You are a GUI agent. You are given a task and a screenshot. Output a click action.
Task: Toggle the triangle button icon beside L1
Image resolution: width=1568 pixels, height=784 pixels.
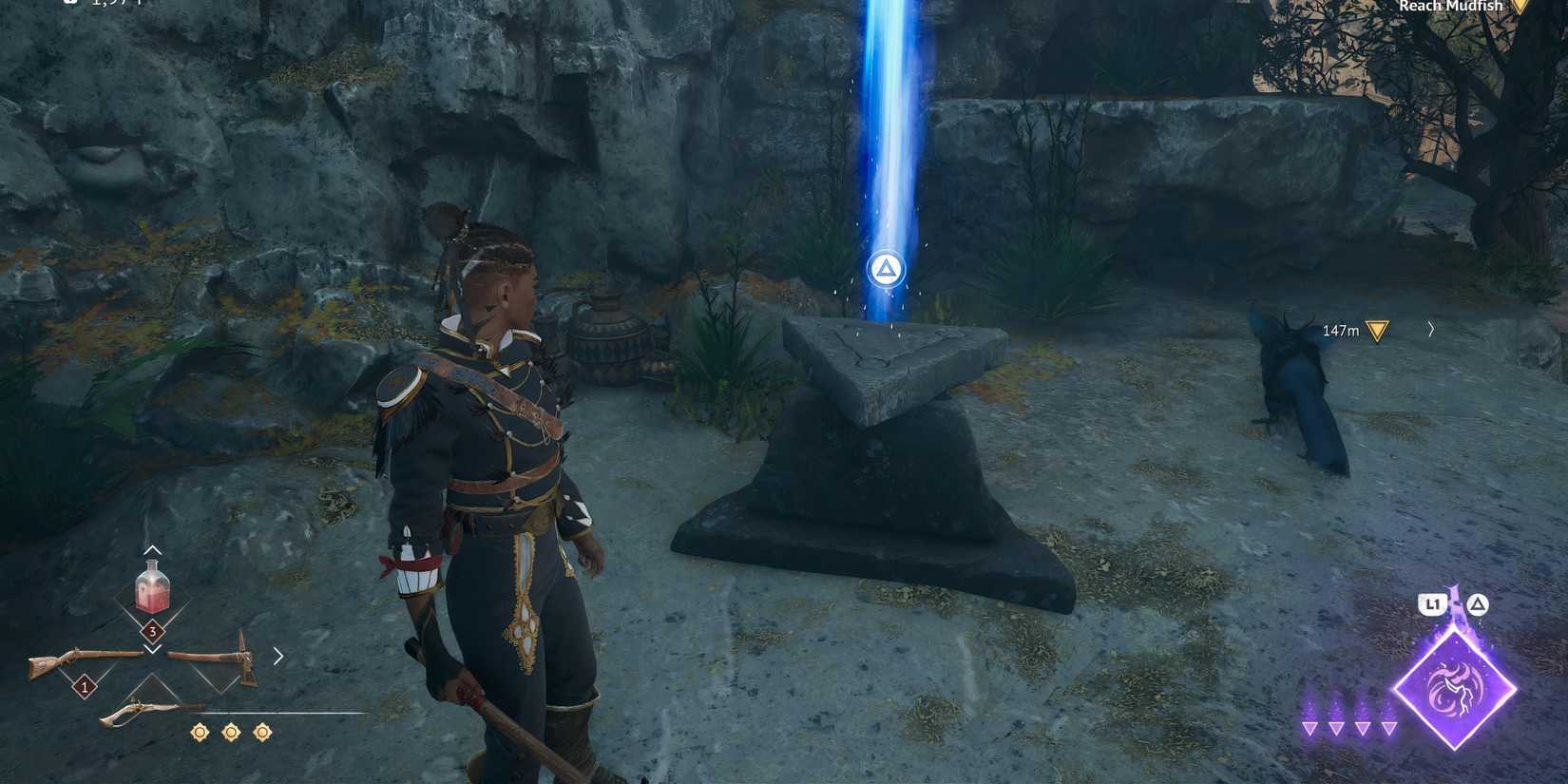(1479, 602)
